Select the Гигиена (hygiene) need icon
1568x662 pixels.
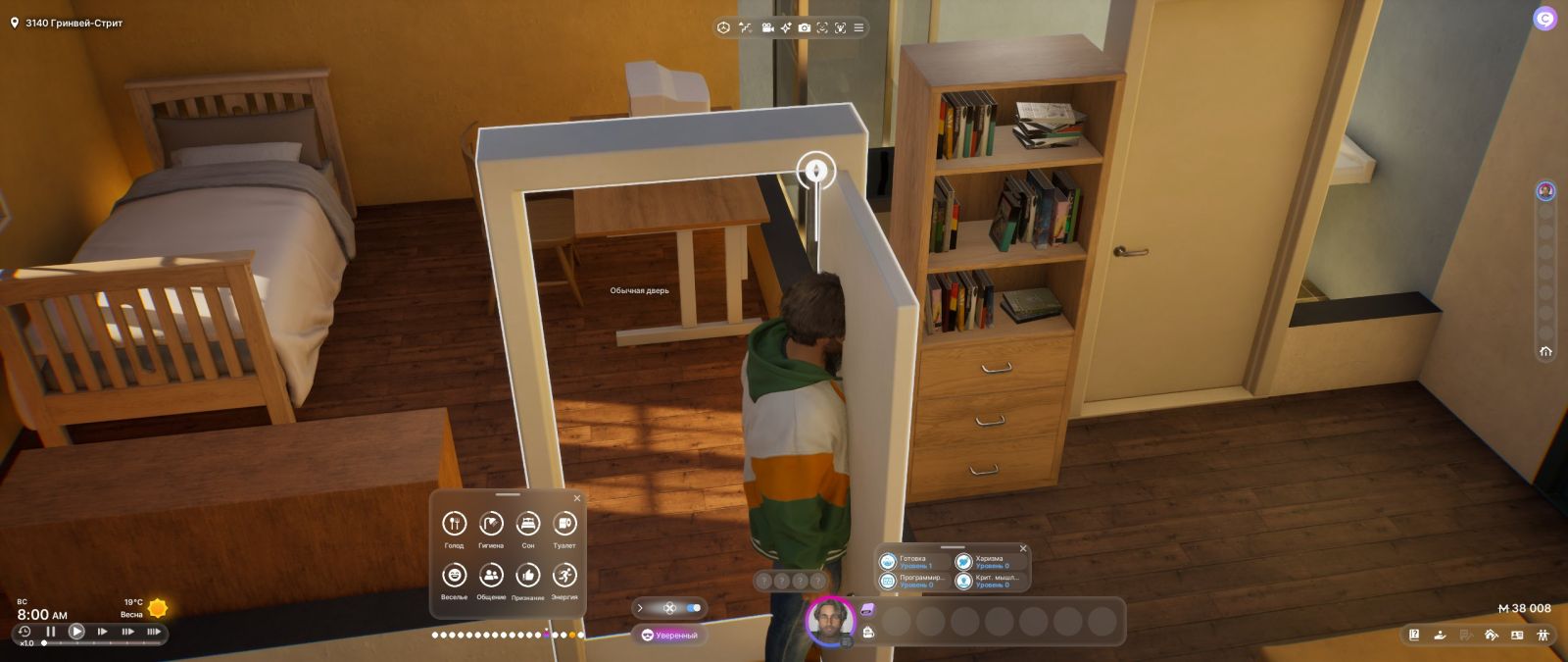coord(491,524)
